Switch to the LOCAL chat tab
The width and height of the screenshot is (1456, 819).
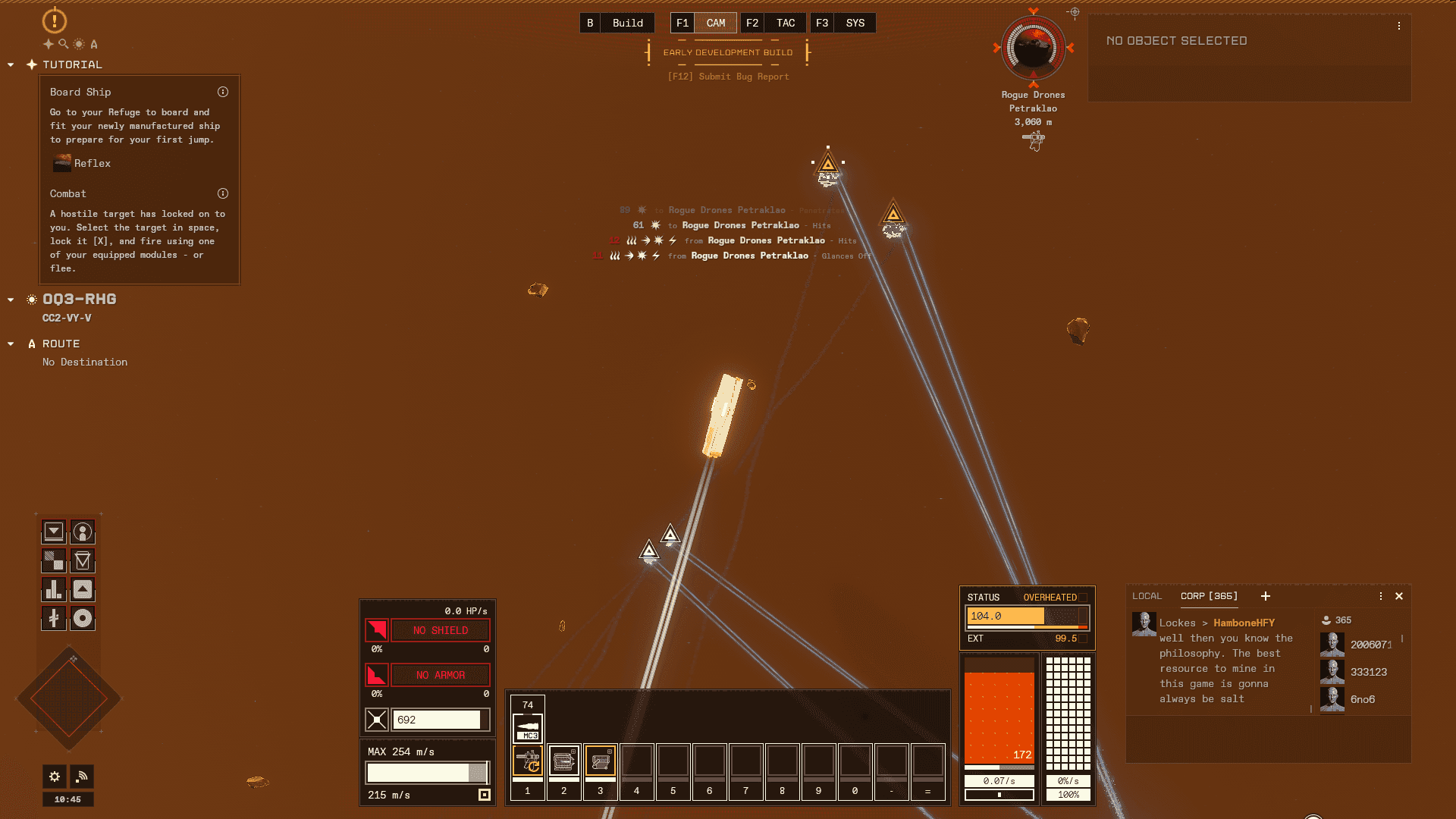coord(1147,597)
